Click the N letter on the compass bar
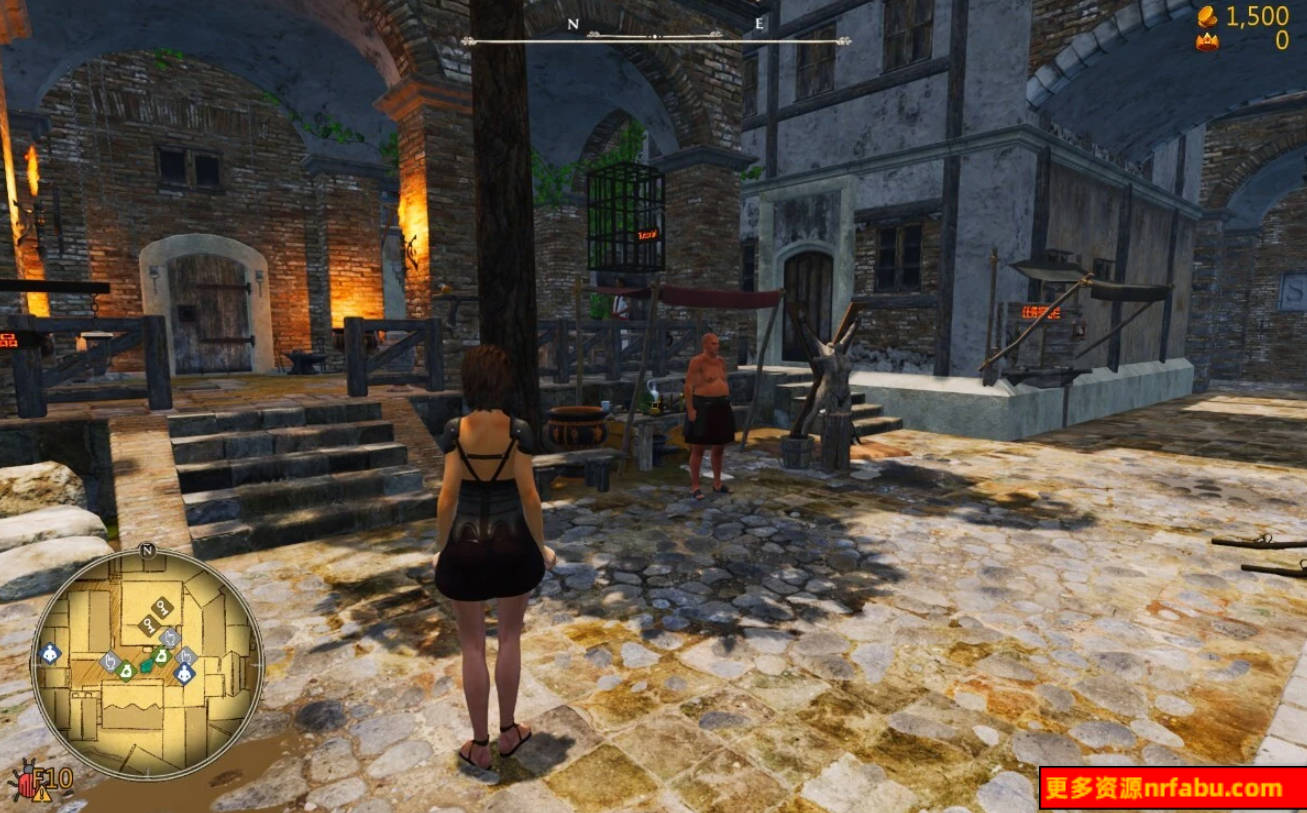Screen dimensions: 1307x813 pyautogui.click(x=572, y=22)
